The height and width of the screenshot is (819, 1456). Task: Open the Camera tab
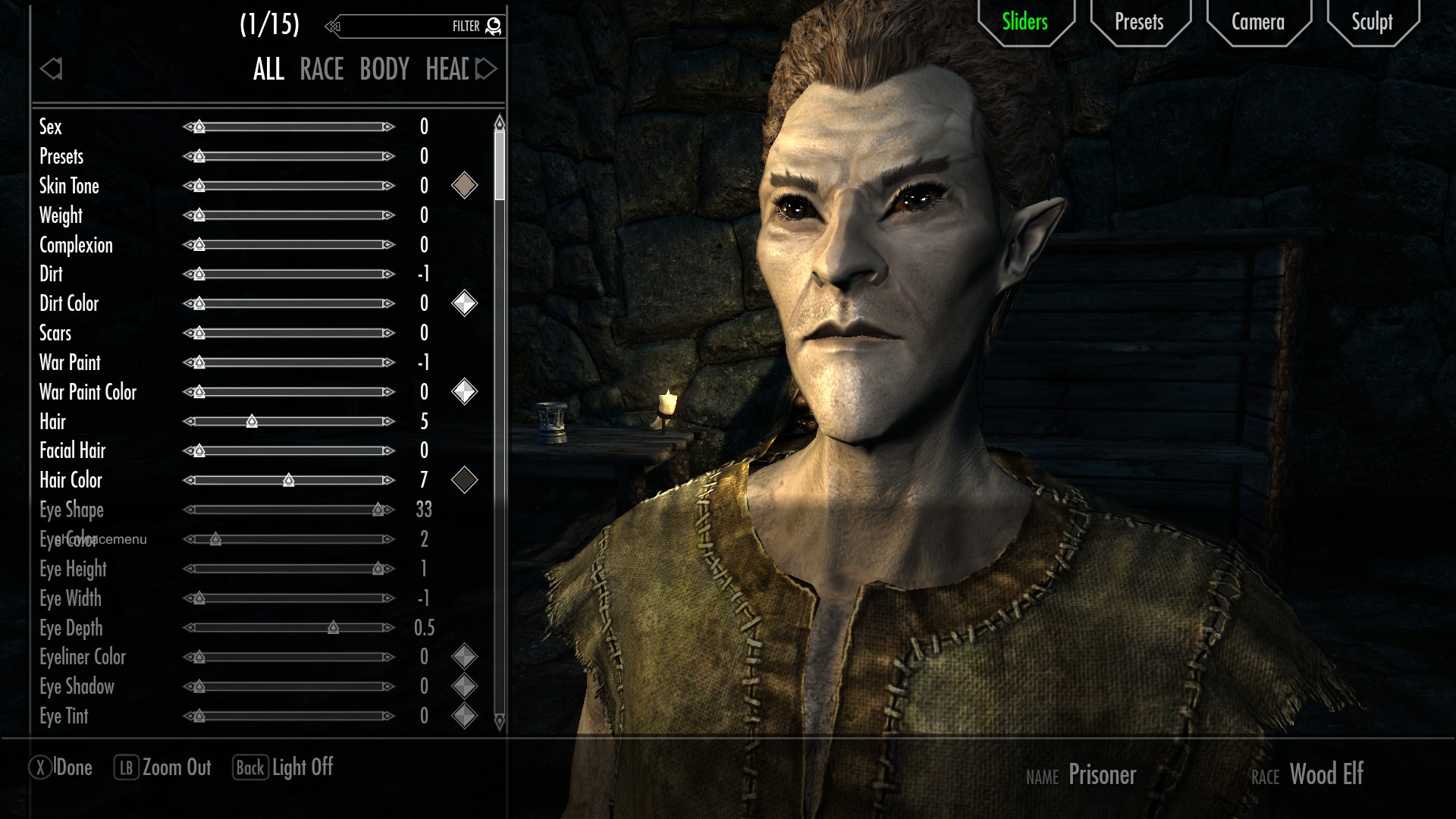[1257, 22]
